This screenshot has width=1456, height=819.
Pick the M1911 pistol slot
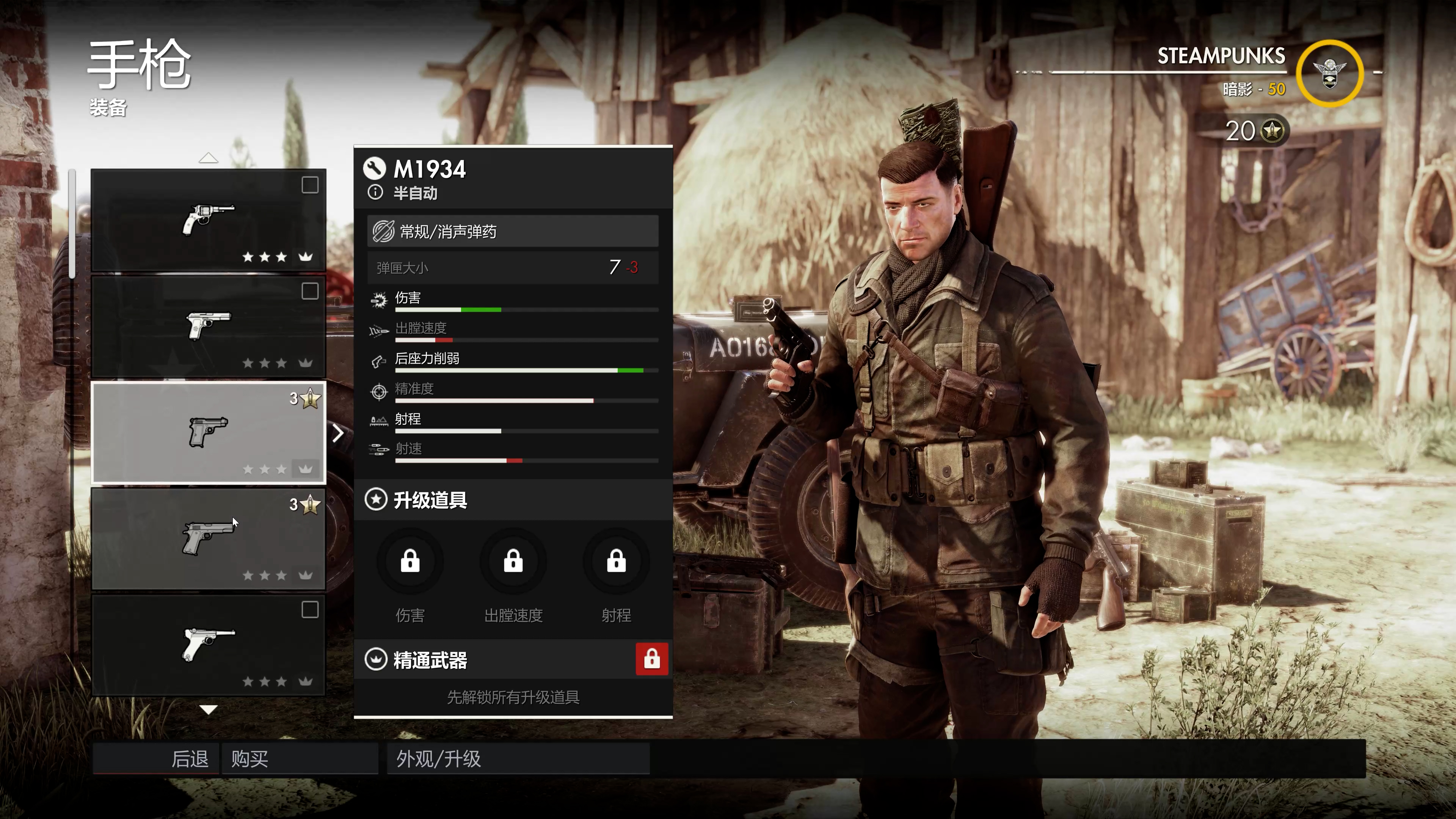click(208, 539)
